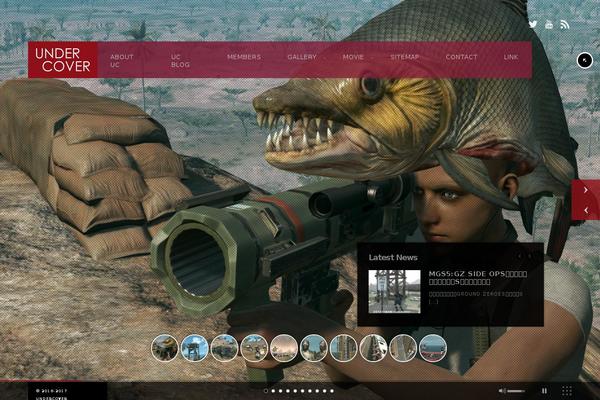Show the Sitemap page

405,57
